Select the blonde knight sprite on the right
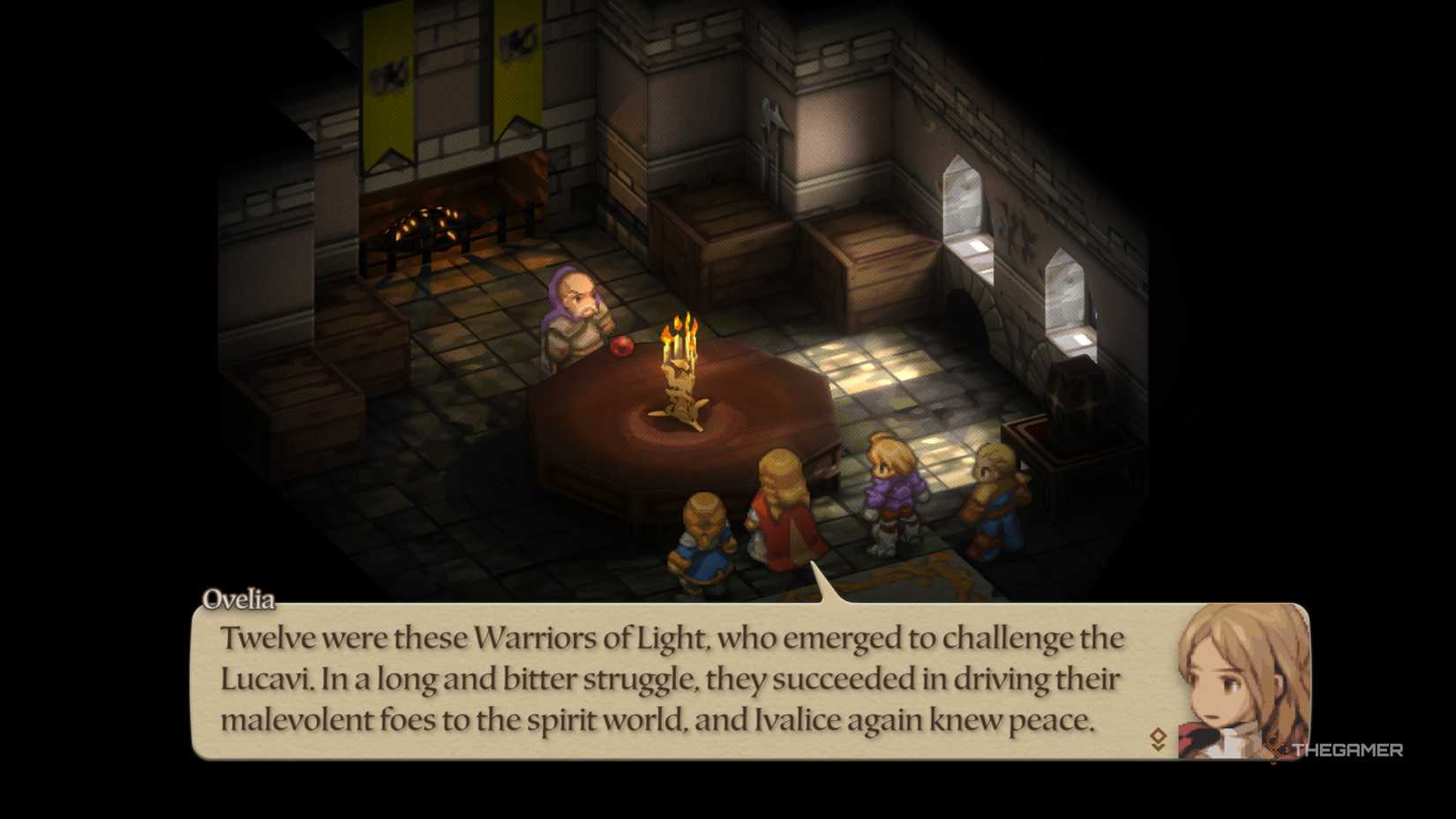Image resolution: width=1456 pixels, height=819 pixels. click(x=995, y=490)
